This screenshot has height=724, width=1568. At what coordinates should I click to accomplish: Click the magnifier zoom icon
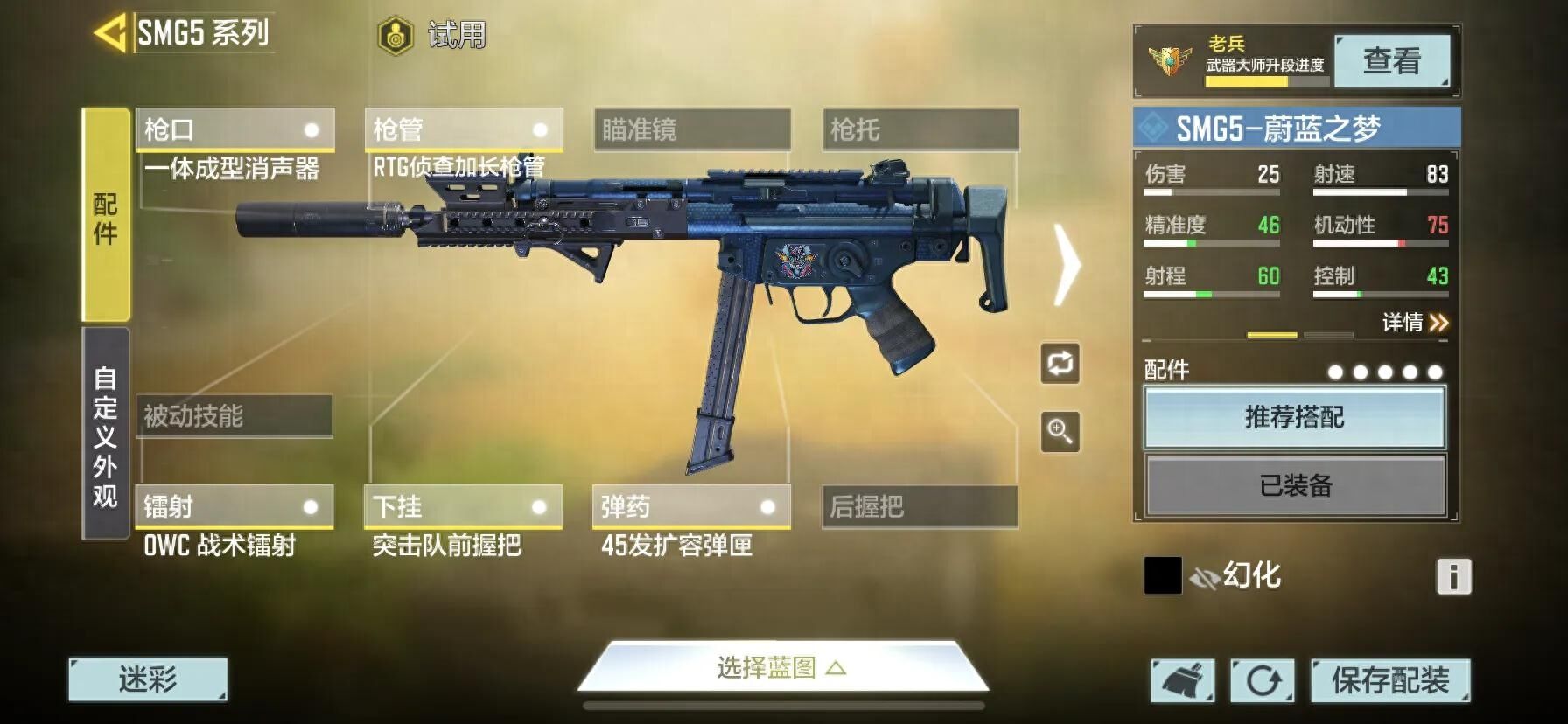click(x=1060, y=432)
